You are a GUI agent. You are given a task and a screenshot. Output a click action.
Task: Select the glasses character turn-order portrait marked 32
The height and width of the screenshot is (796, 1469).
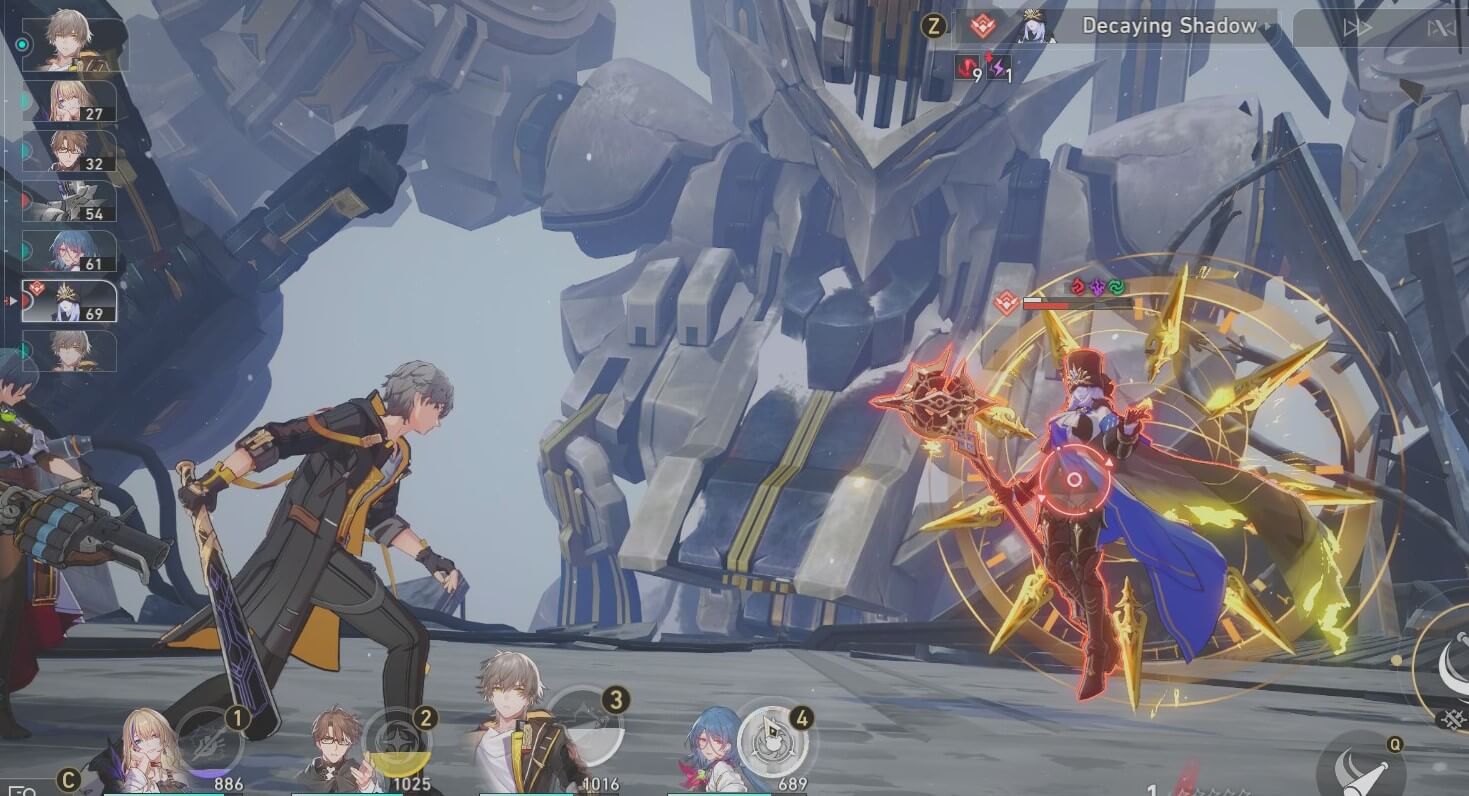pyautogui.click(x=69, y=151)
